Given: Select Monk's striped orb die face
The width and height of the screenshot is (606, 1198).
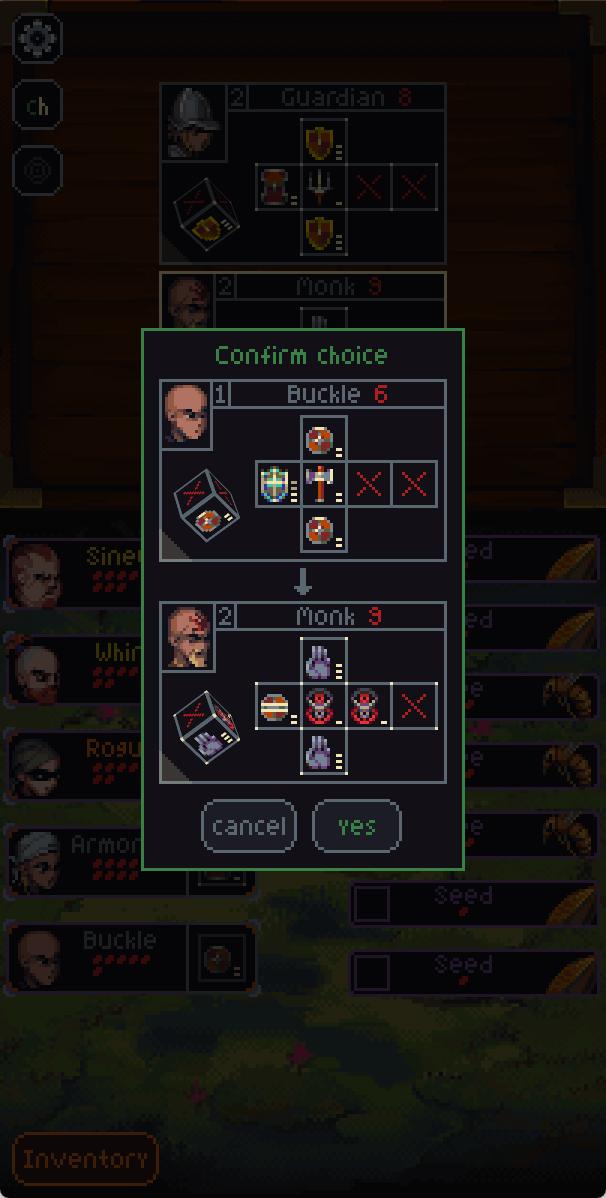Looking at the screenshot, I should (x=277, y=707).
